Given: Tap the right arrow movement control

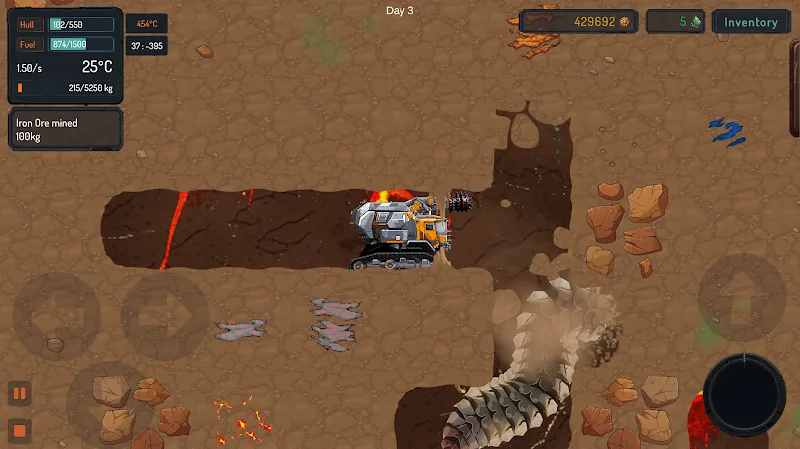Looking at the screenshot, I should [165, 317].
